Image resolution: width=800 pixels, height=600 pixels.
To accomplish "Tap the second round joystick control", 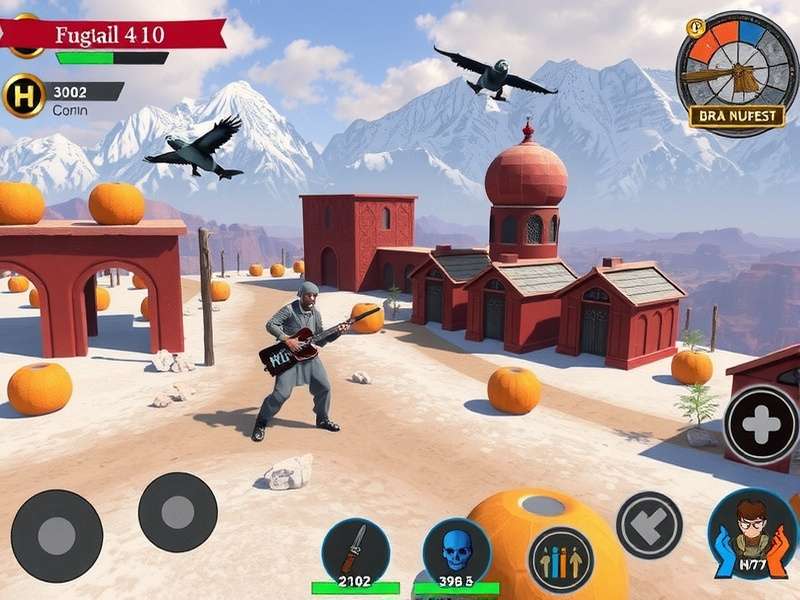I will 177,512.
